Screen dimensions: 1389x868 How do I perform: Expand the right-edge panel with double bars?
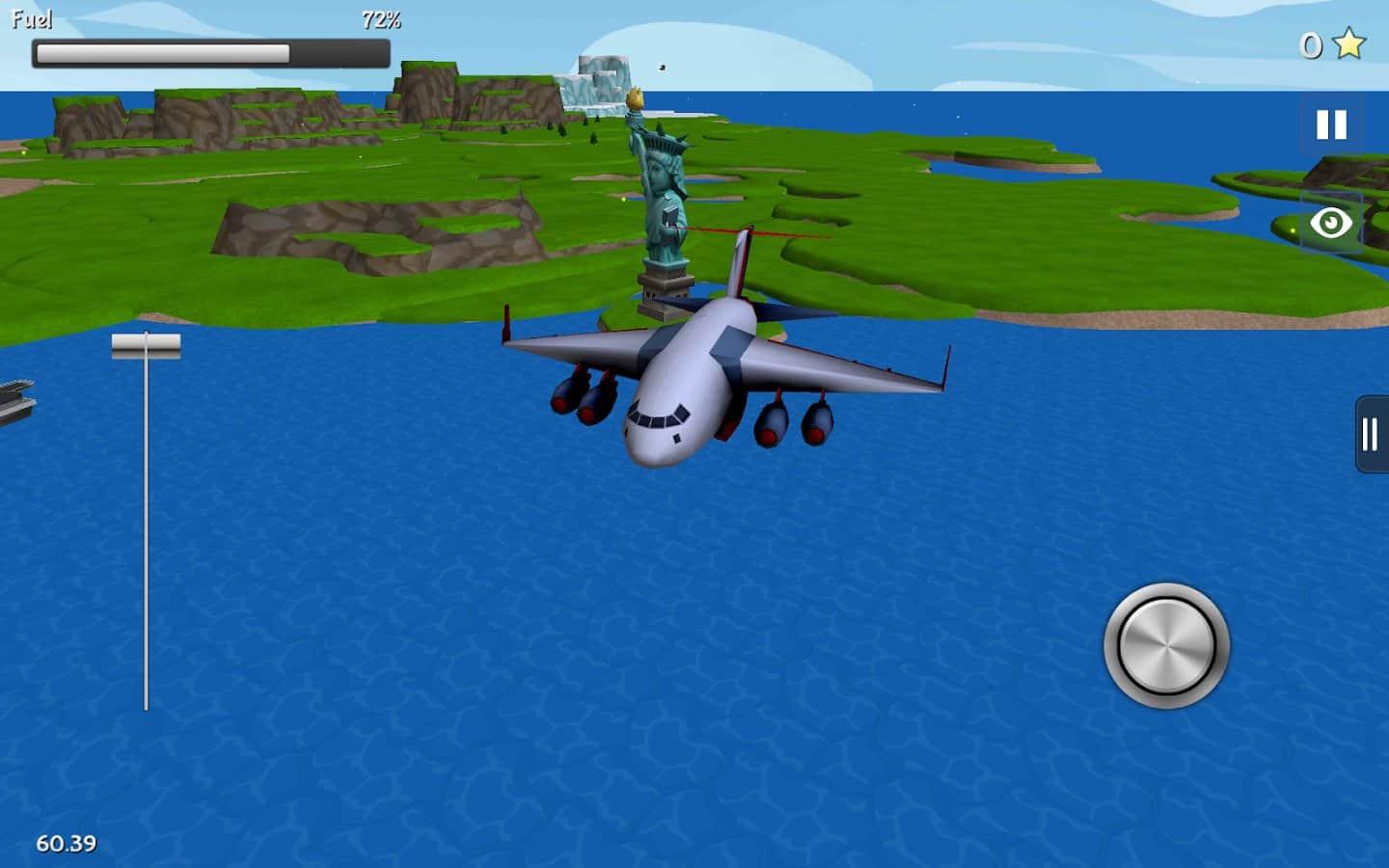[x=1370, y=434]
